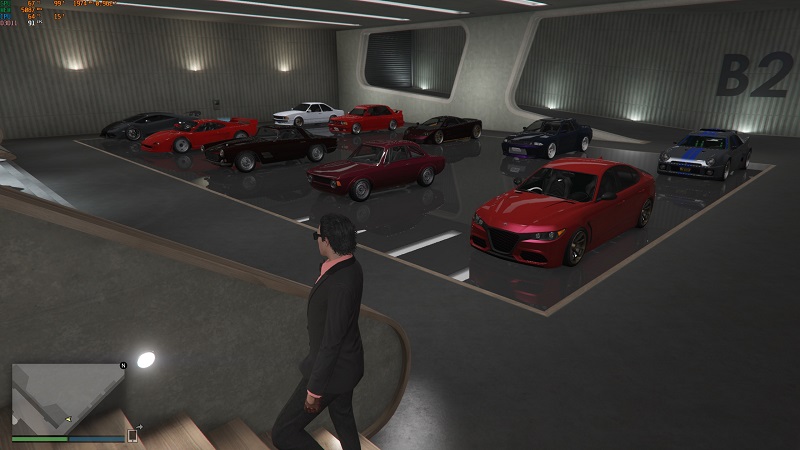The height and width of the screenshot is (450, 800).
Task: Select the yellow player arrow on minimap
Action: tap(68, 419)
